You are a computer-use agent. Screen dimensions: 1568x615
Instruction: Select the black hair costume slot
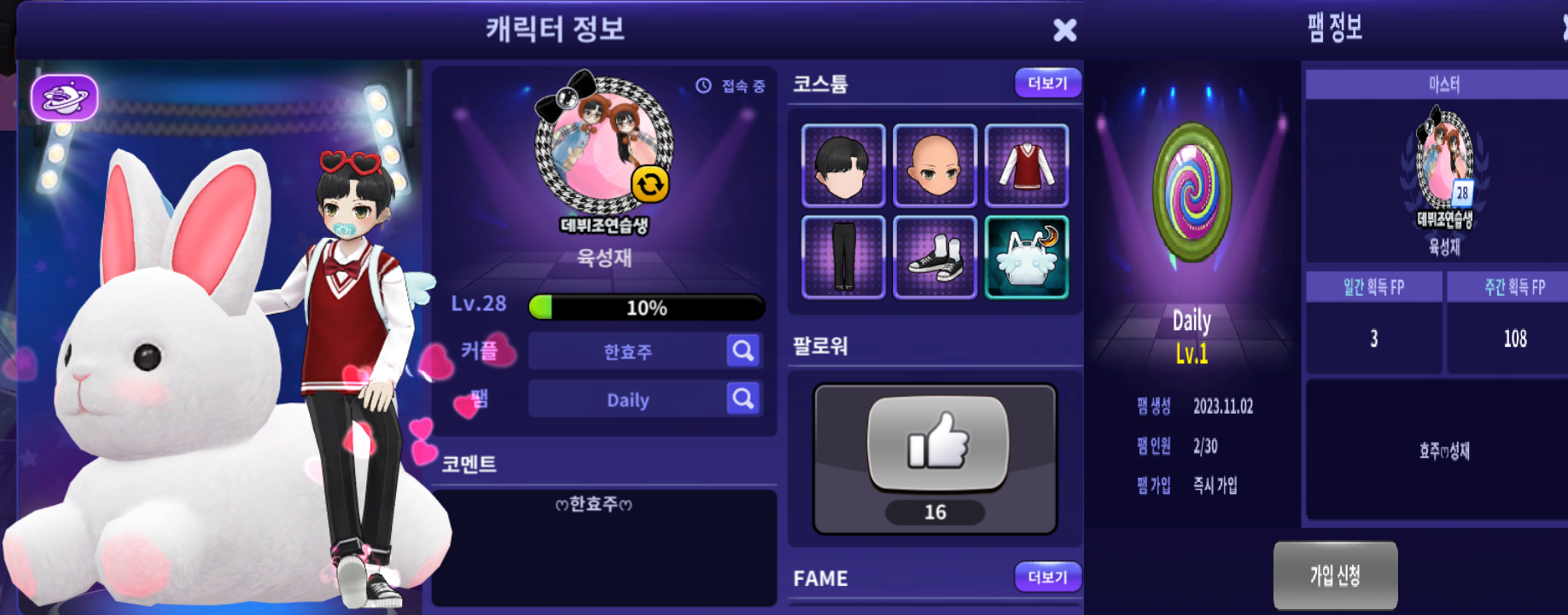coord(842,165)
